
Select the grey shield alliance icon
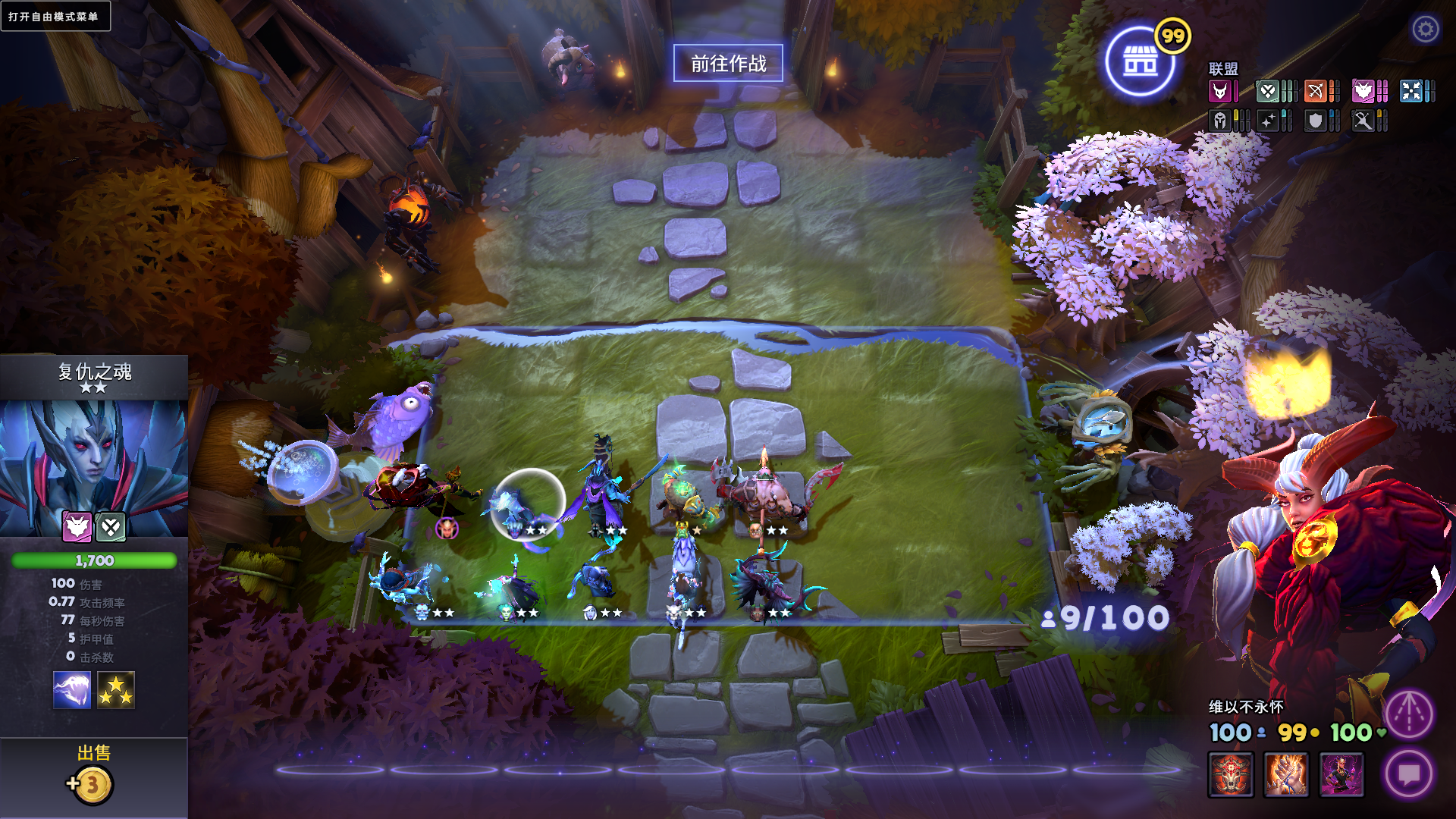[x=1315, y=121]
